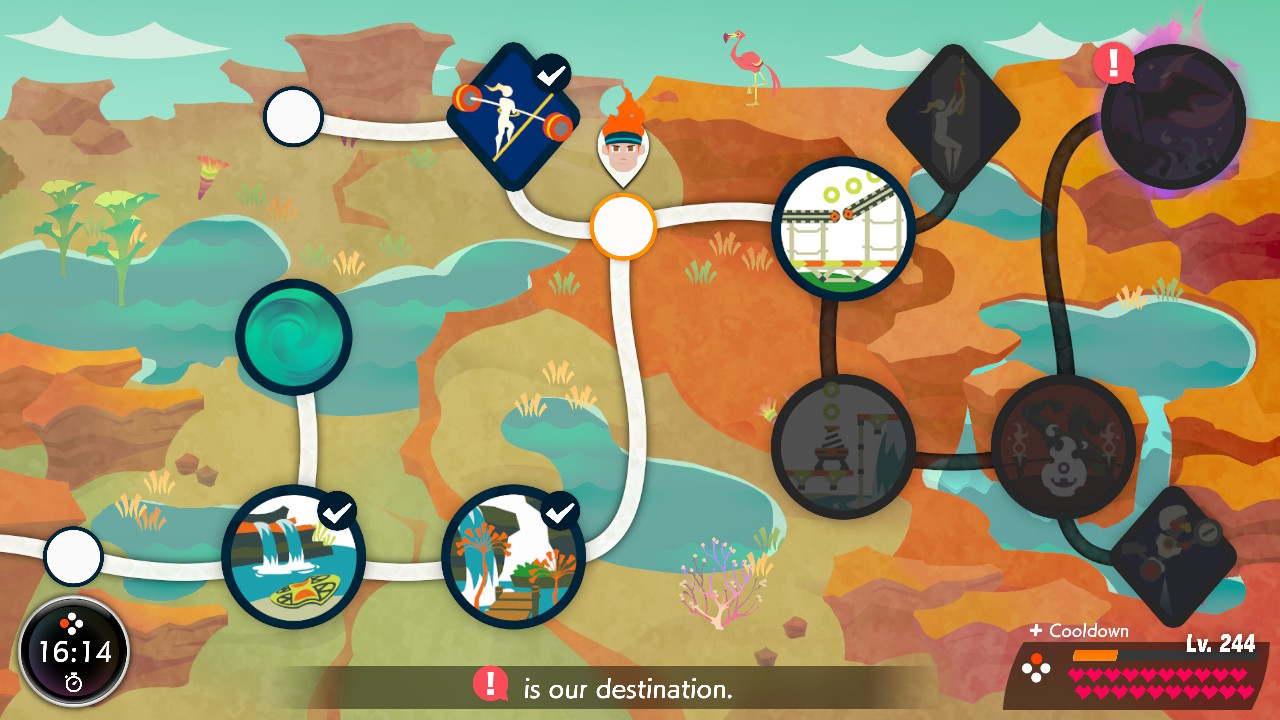Open the rail track course node
The height and width of the screenshot is (720, 1280).
coord(844,229)
